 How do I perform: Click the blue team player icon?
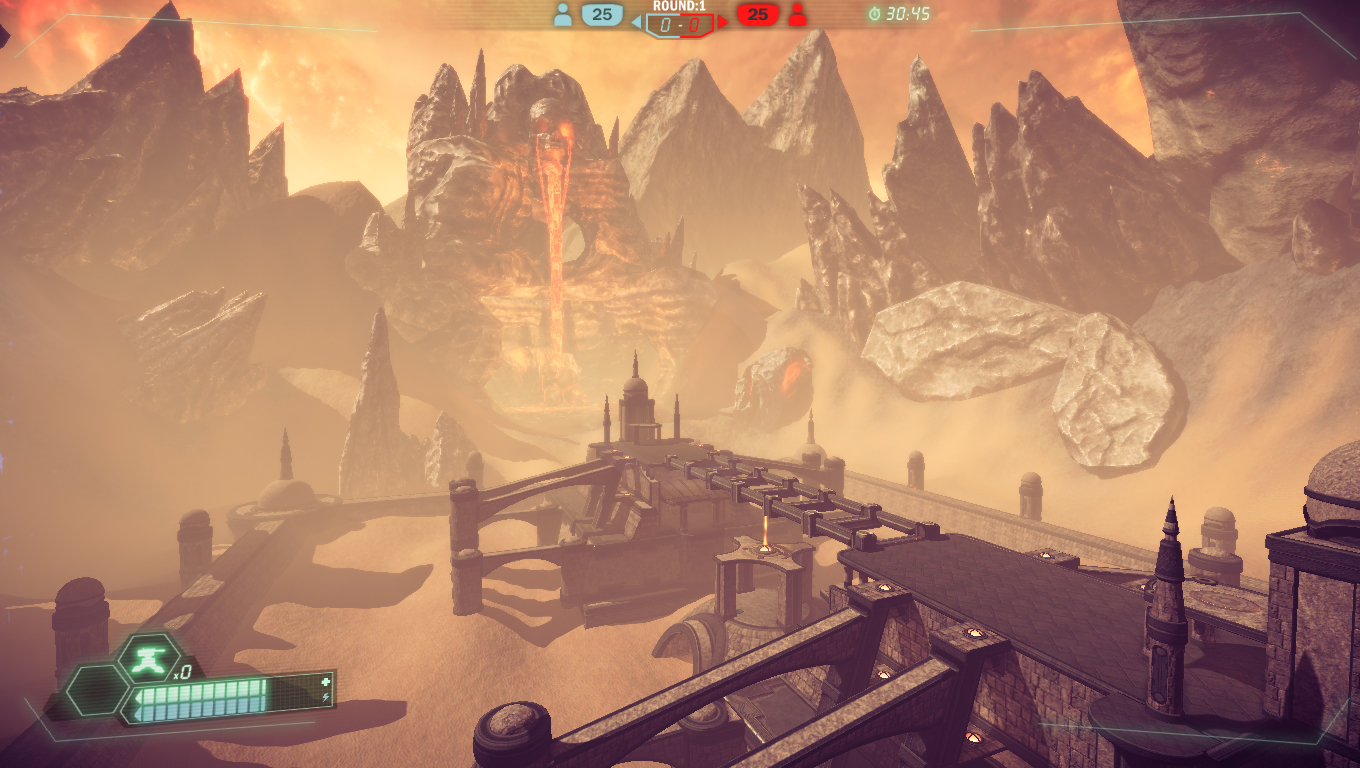point(563,15)
